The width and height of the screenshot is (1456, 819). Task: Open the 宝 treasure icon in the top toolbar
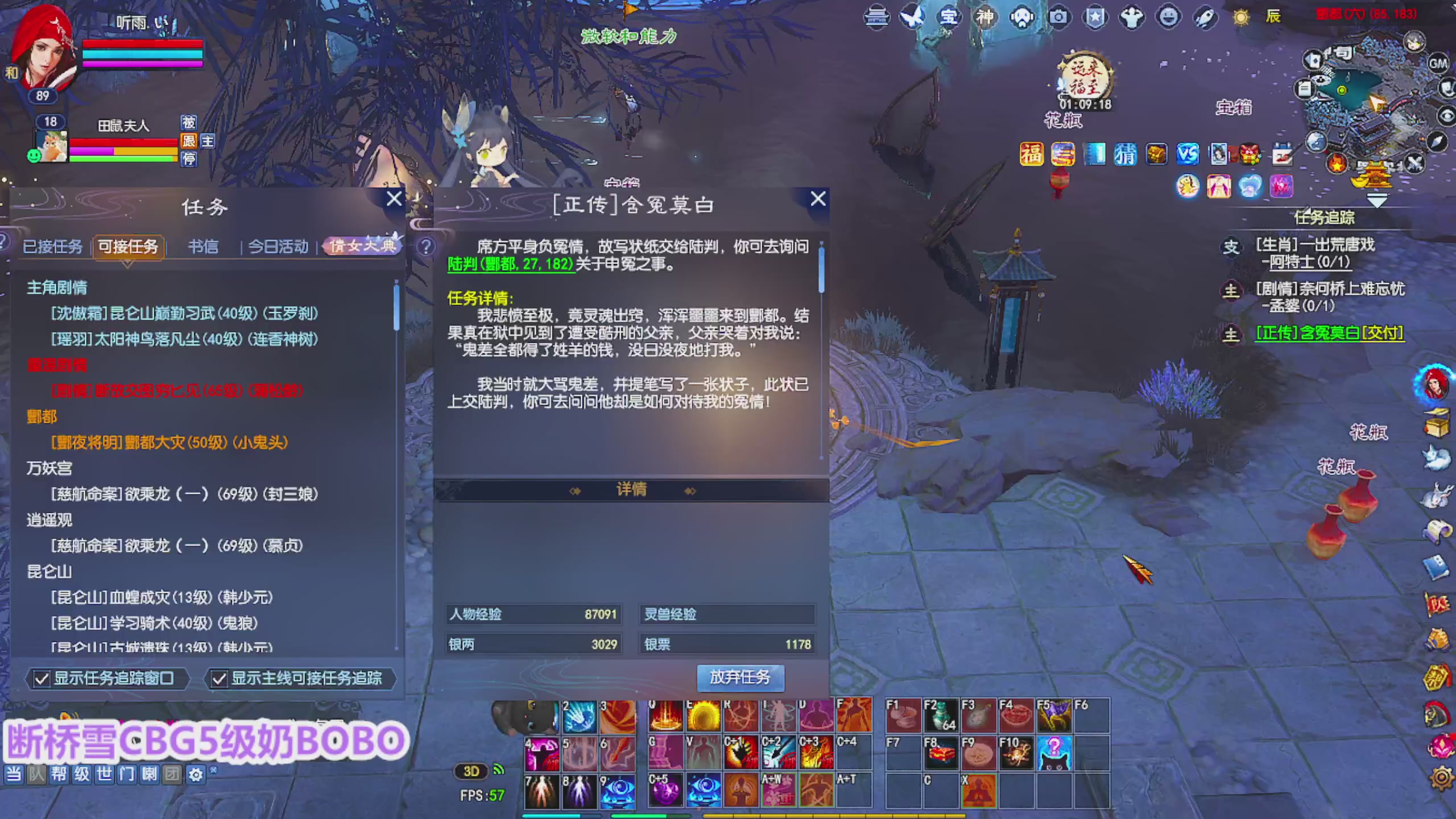[x=949, y=17]
